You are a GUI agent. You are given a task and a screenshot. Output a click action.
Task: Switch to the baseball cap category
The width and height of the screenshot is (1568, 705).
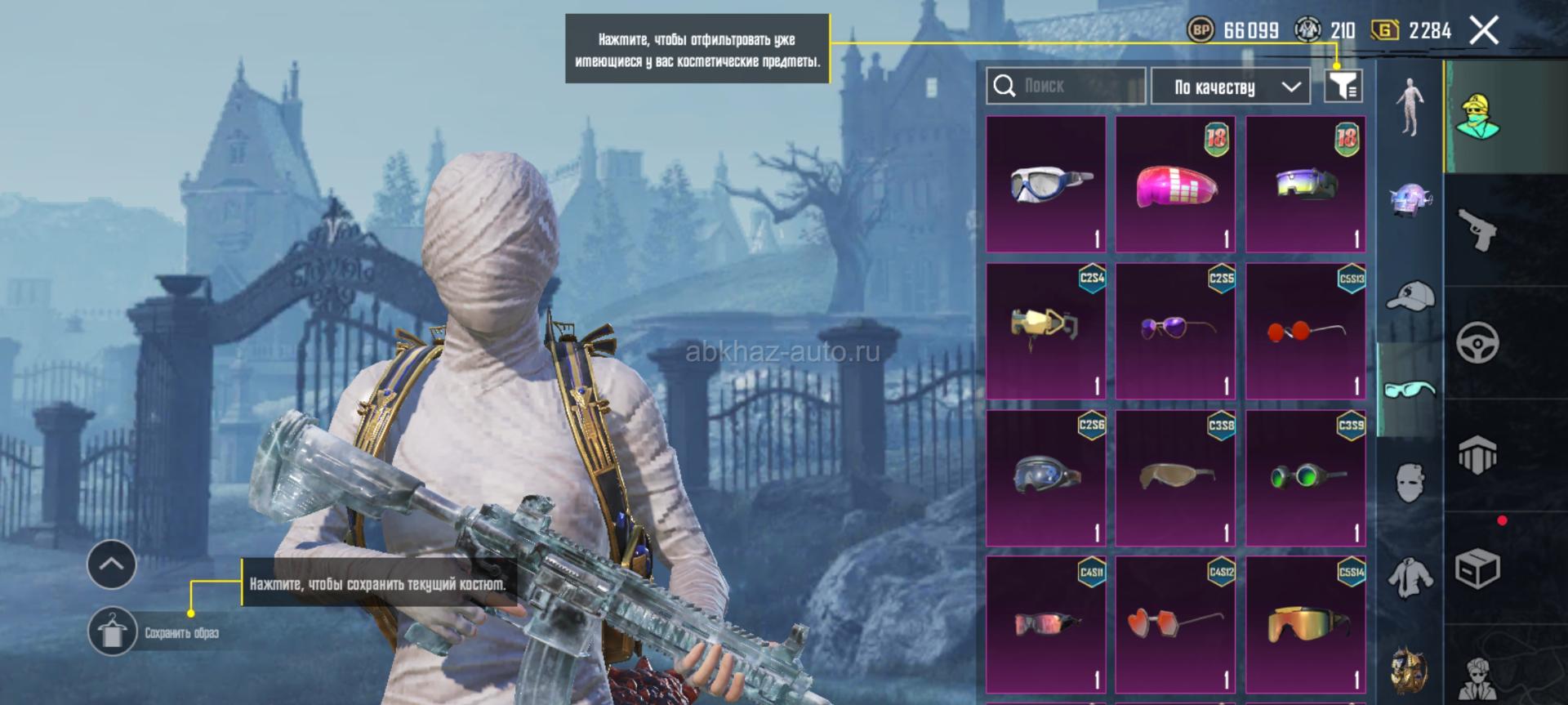coord(1410,296)
